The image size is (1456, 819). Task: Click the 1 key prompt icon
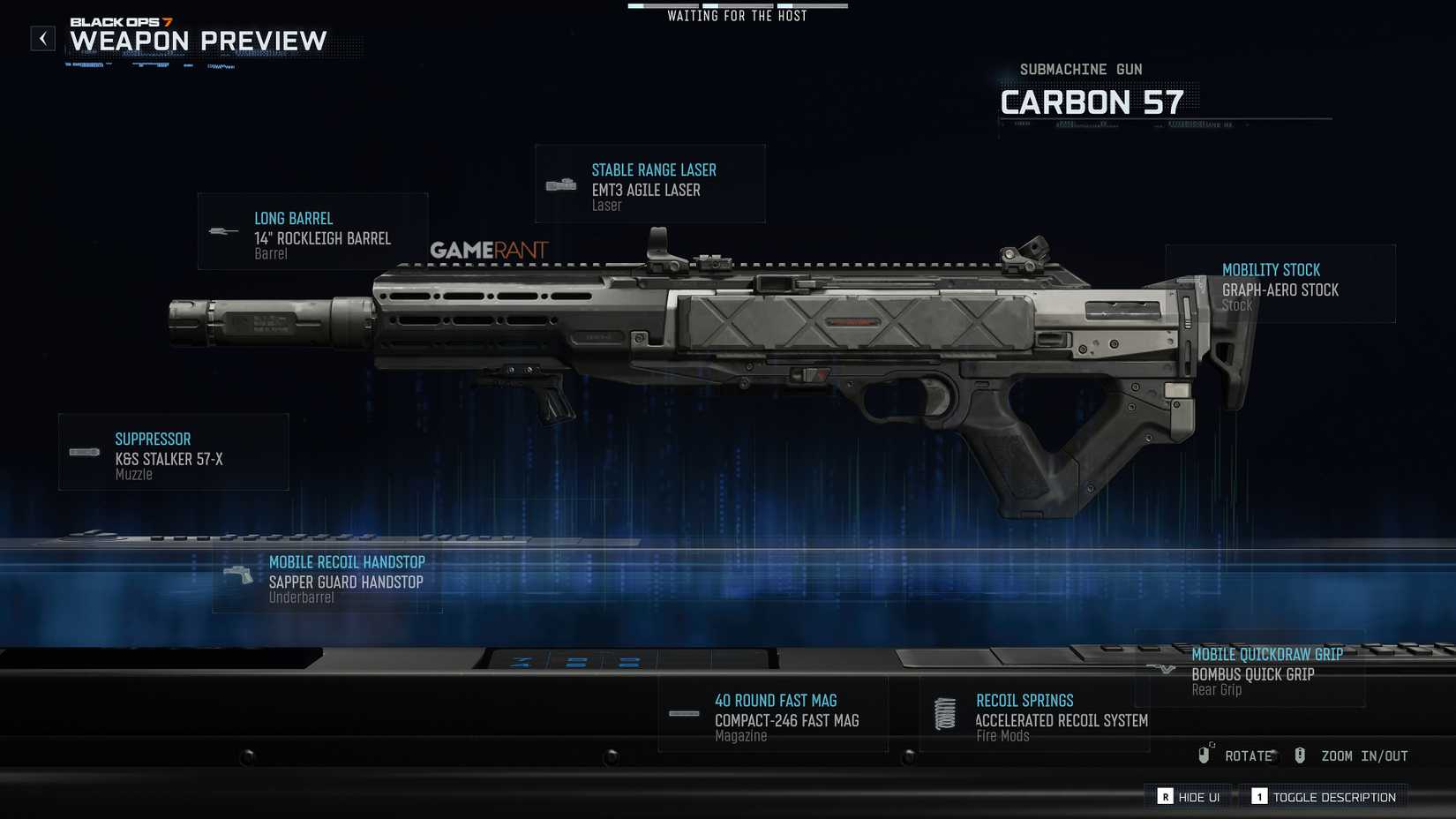[x=1259, y=796]
